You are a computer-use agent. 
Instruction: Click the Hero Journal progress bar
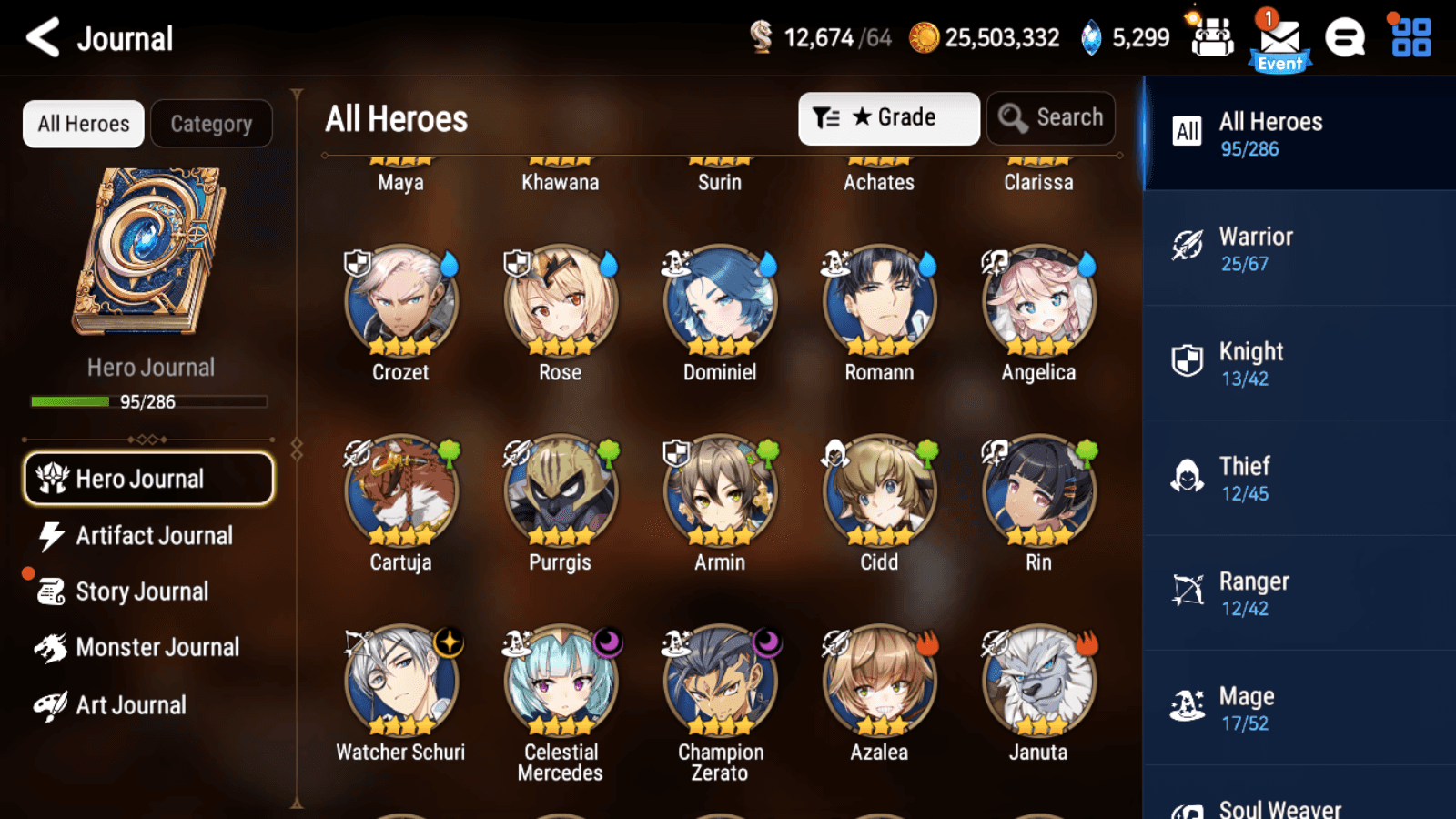148,401
